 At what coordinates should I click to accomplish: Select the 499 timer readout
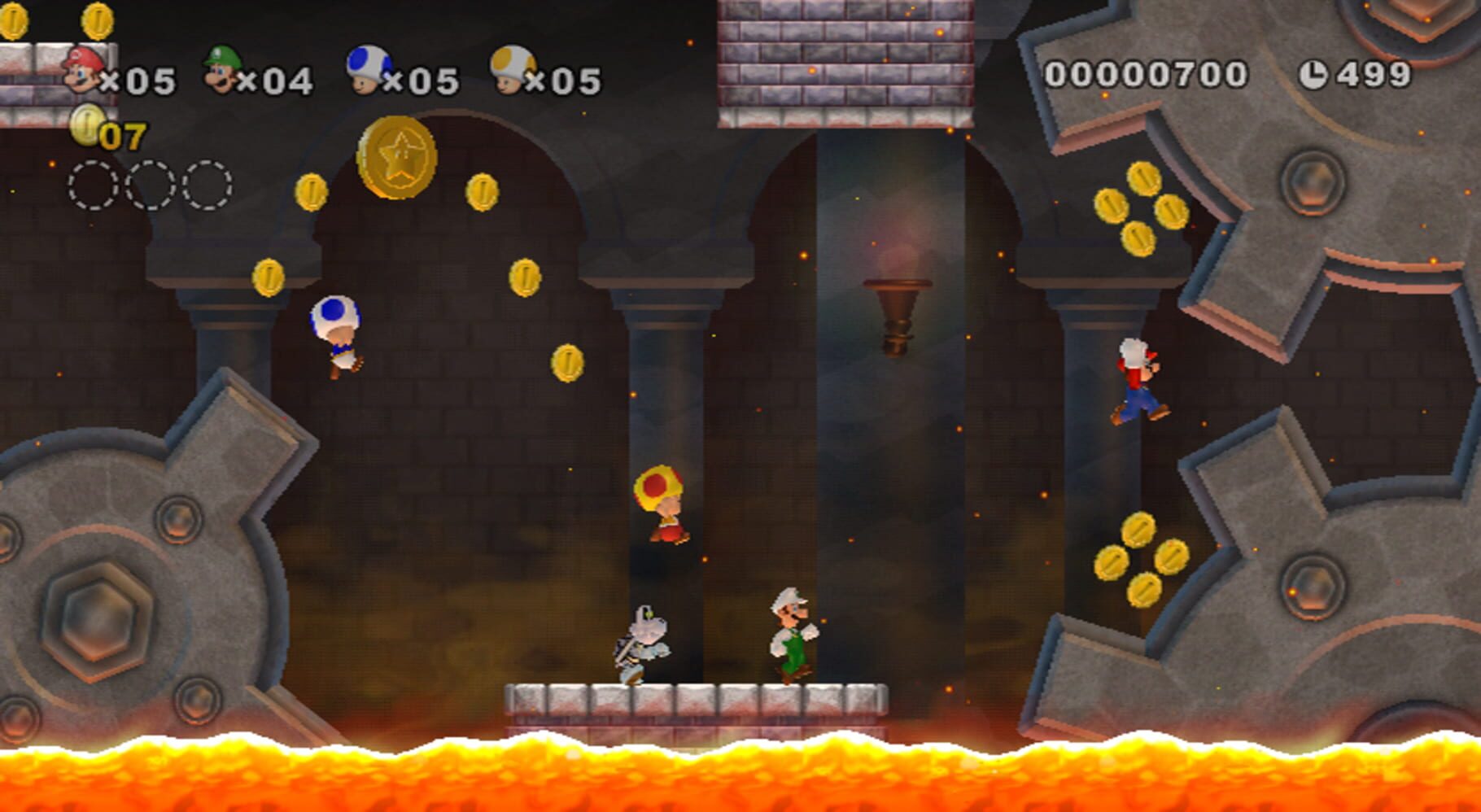point(1375,72)
